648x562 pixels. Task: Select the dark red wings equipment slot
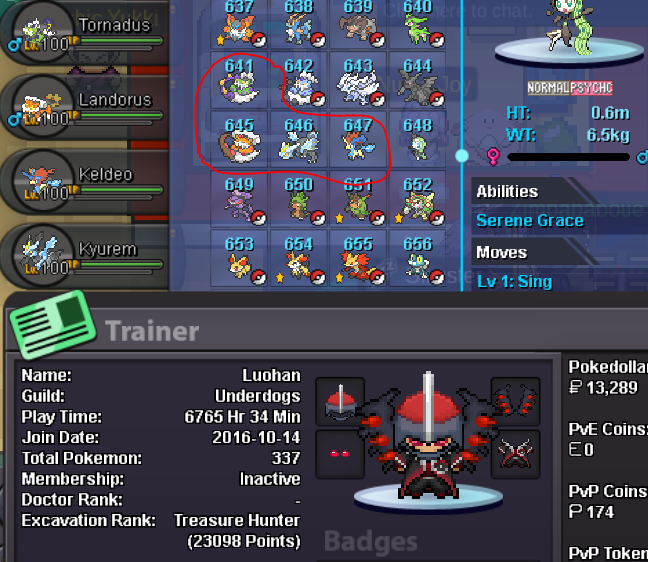pos(516,401)
